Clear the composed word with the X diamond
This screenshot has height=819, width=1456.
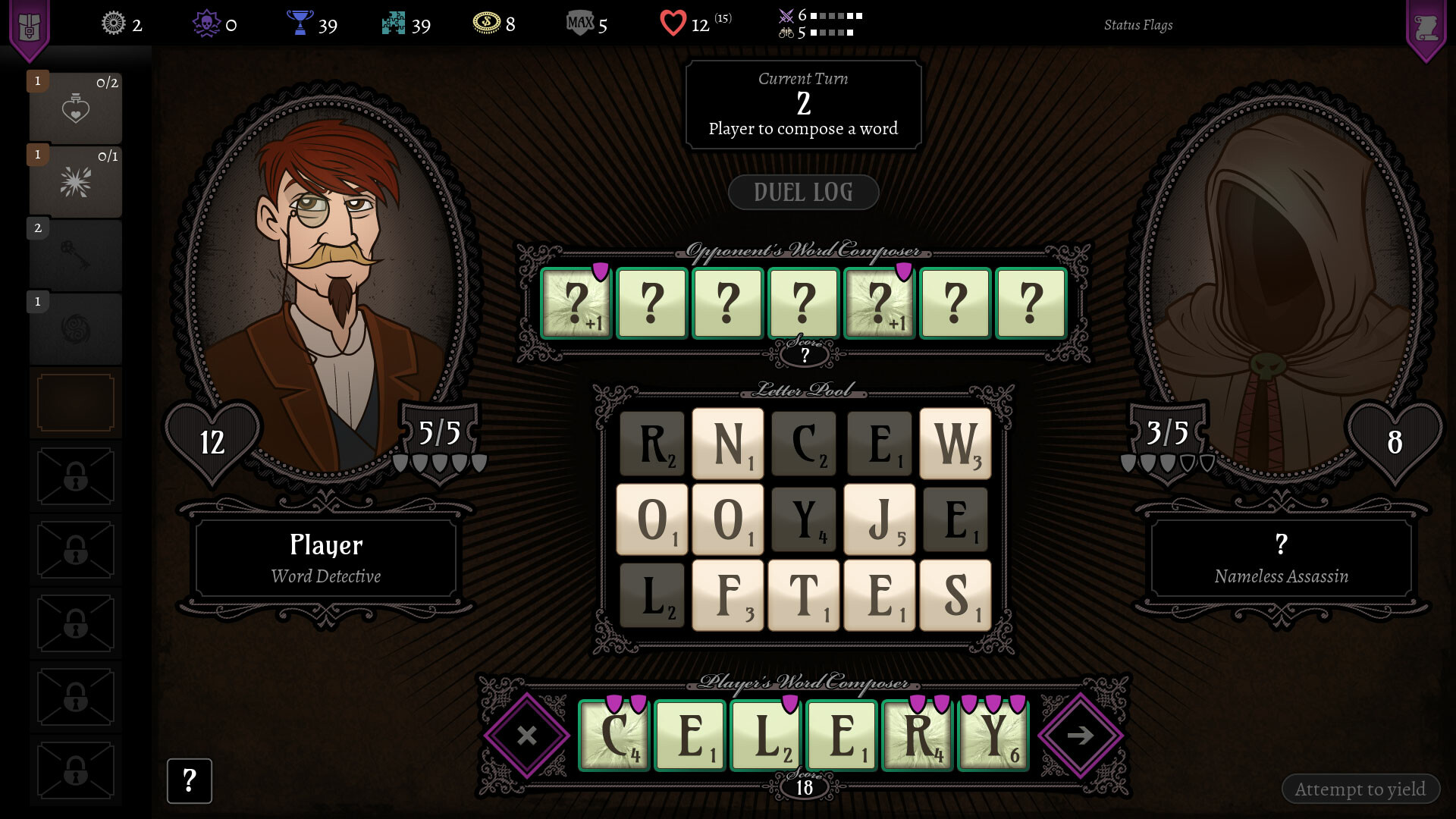526,734
